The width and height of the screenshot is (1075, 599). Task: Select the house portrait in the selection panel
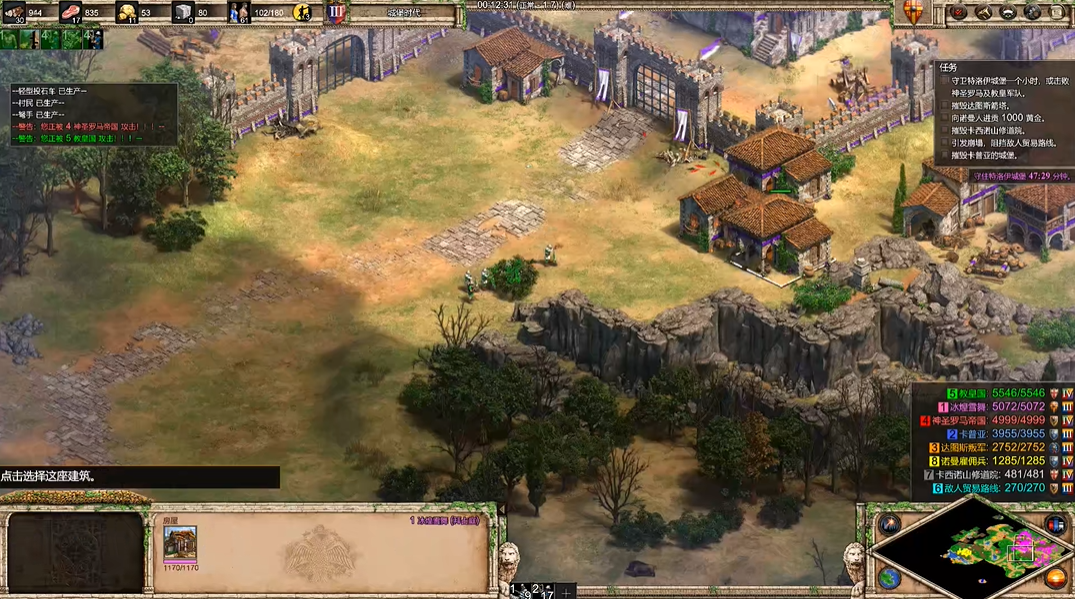pyautogui.click(x=180, y=544)
